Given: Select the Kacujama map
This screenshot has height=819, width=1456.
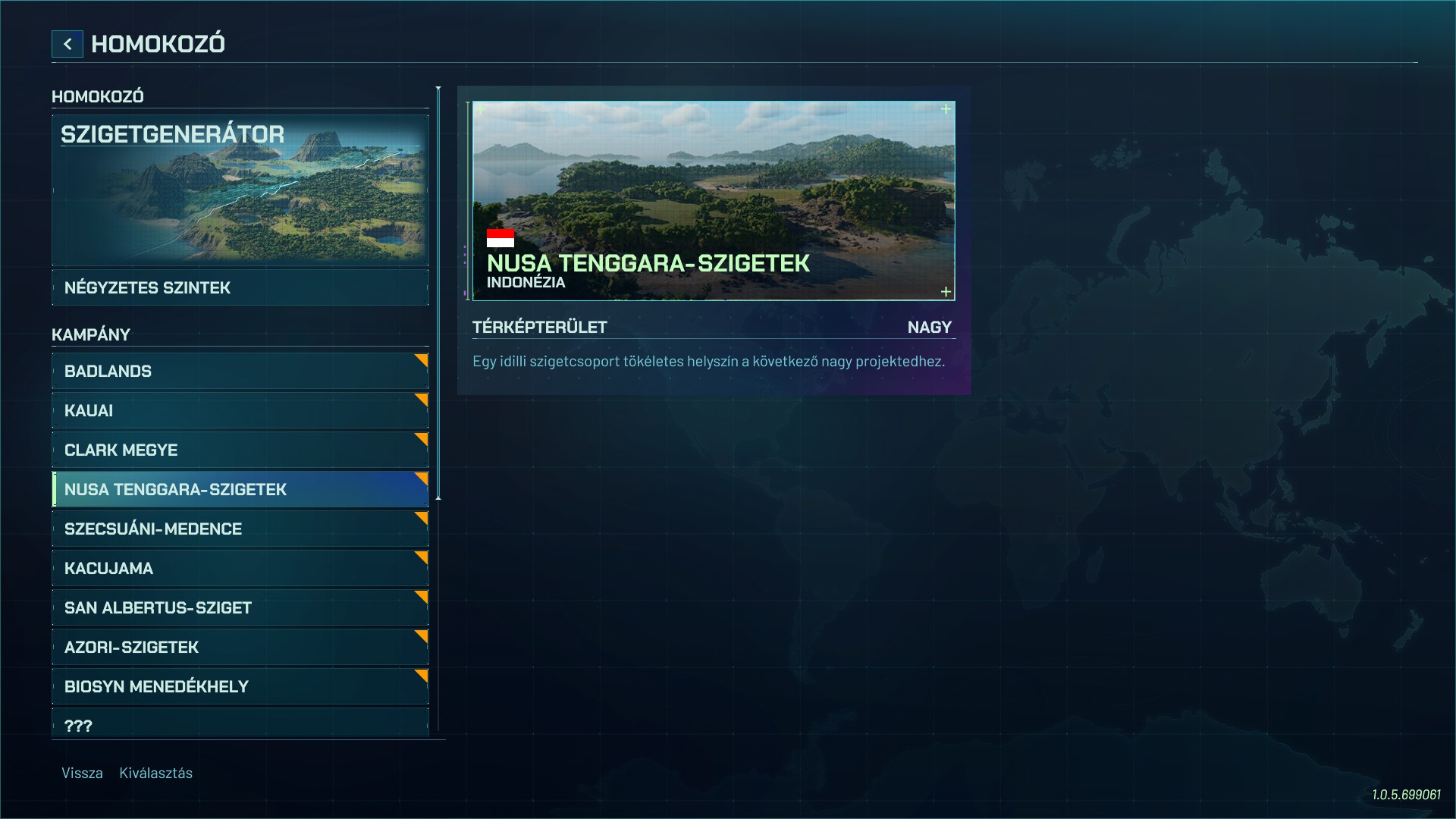Looking at the screenshot, I should (240, 569).
